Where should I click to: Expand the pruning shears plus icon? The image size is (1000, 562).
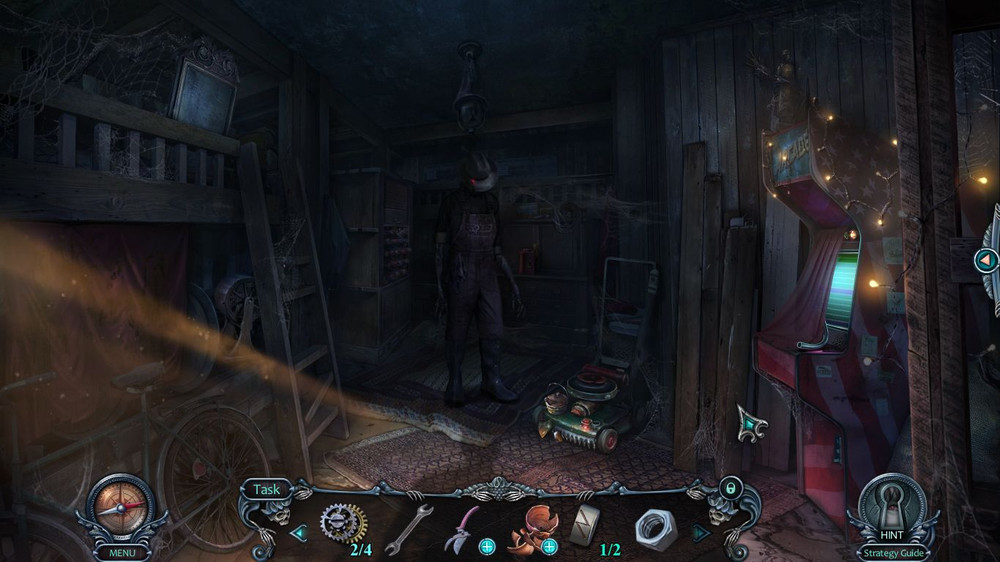487,546
